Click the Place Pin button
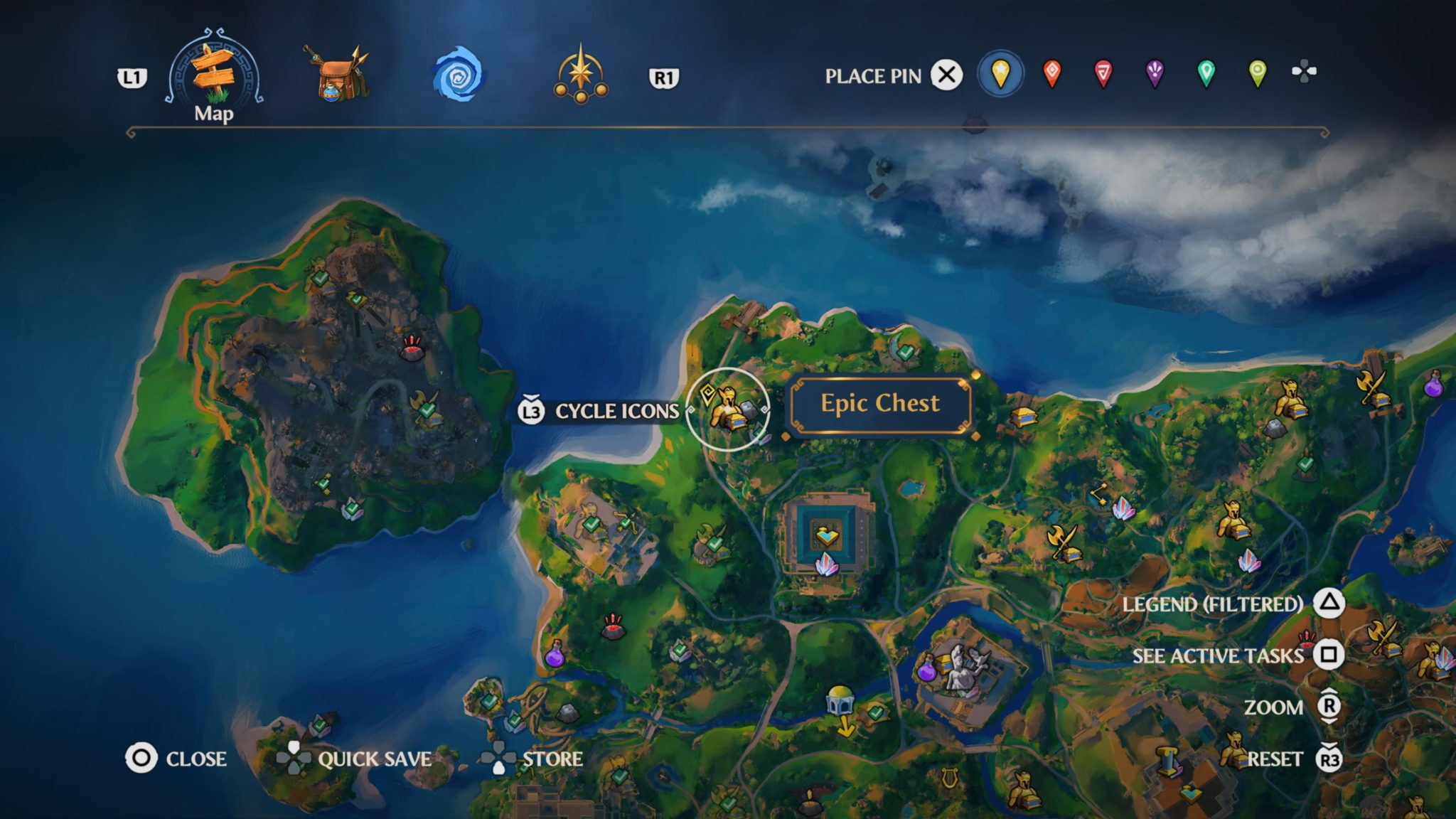Viewport: 1456px width, 819px height. click(946, 74)
